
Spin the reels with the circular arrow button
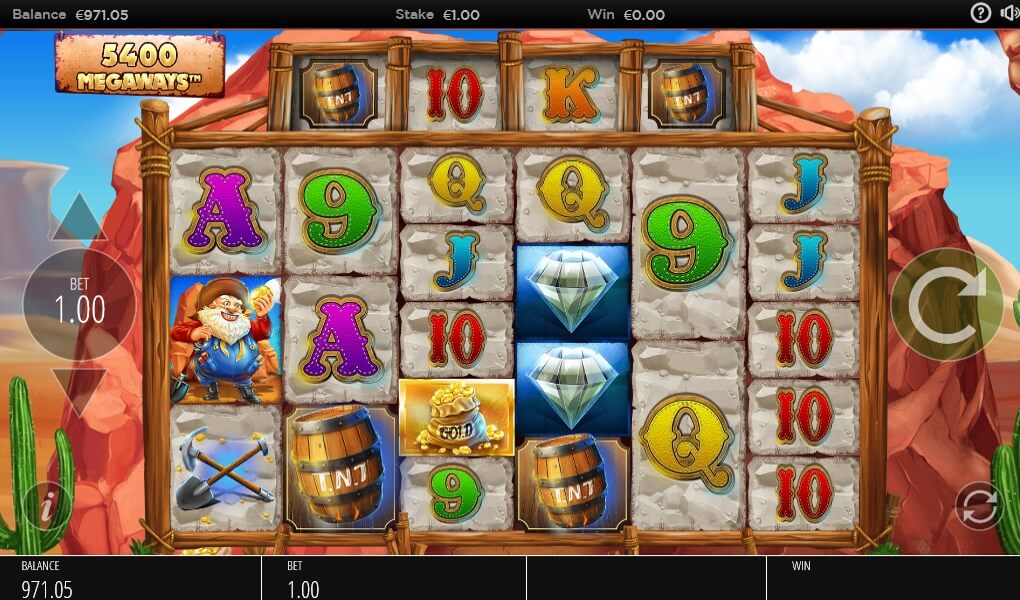[946, 304]
